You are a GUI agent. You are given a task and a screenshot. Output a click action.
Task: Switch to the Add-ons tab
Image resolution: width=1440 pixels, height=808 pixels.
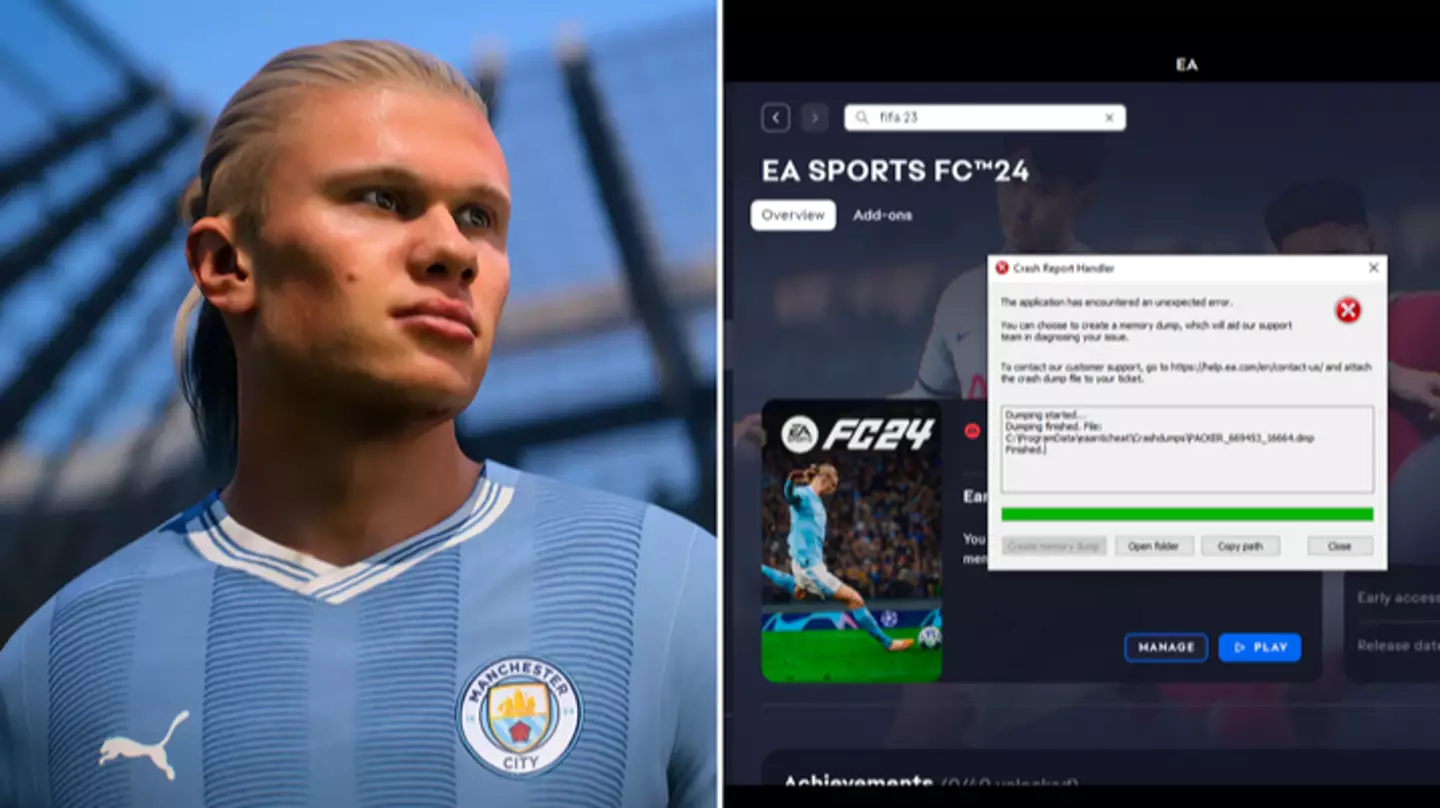(881, 214)
